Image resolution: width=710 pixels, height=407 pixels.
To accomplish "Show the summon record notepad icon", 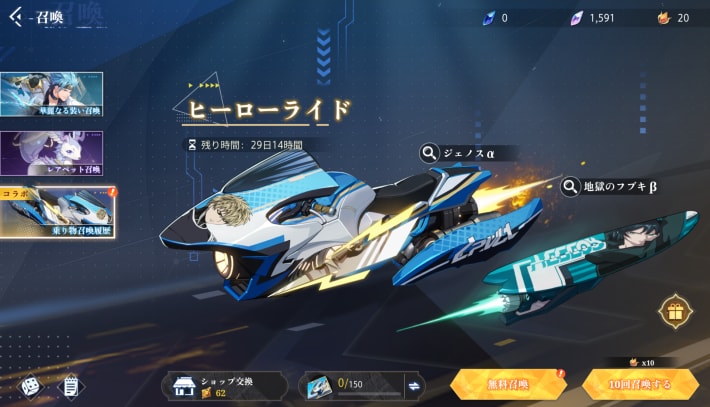I will (x=70, y=385).
